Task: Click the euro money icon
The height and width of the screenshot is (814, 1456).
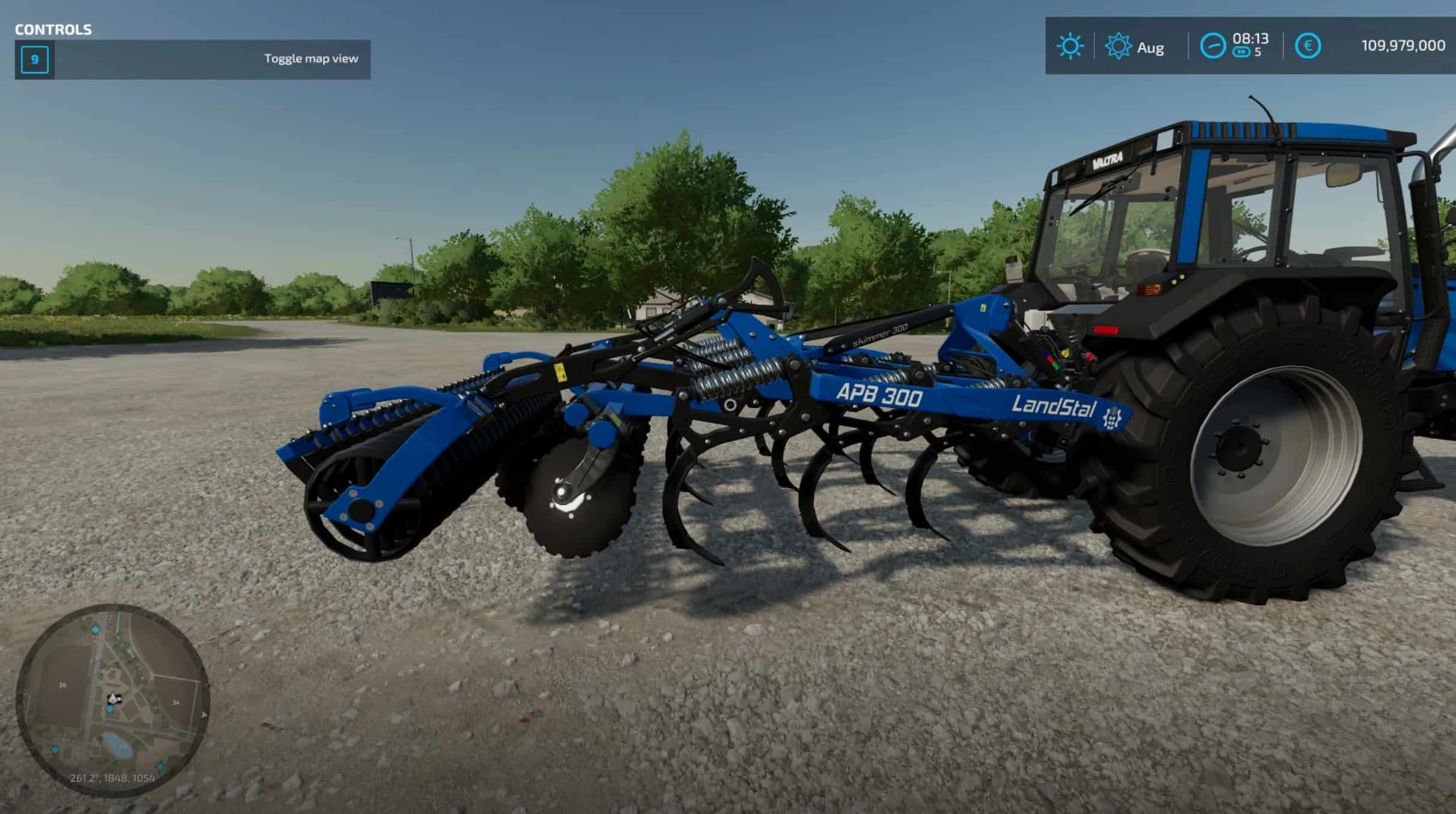Action: 1307,46
